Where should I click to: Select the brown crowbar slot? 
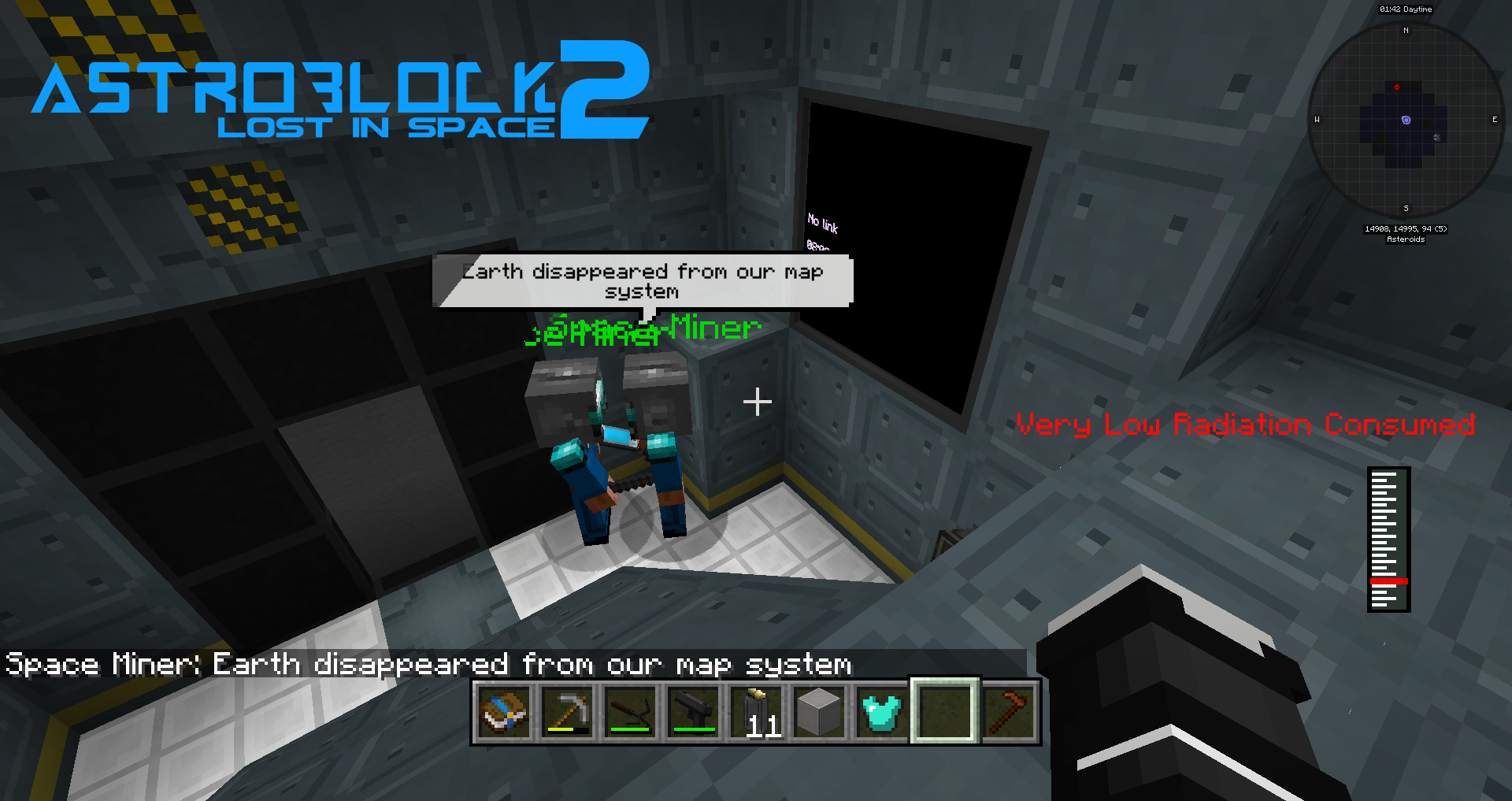click(x=1008, y=711)
